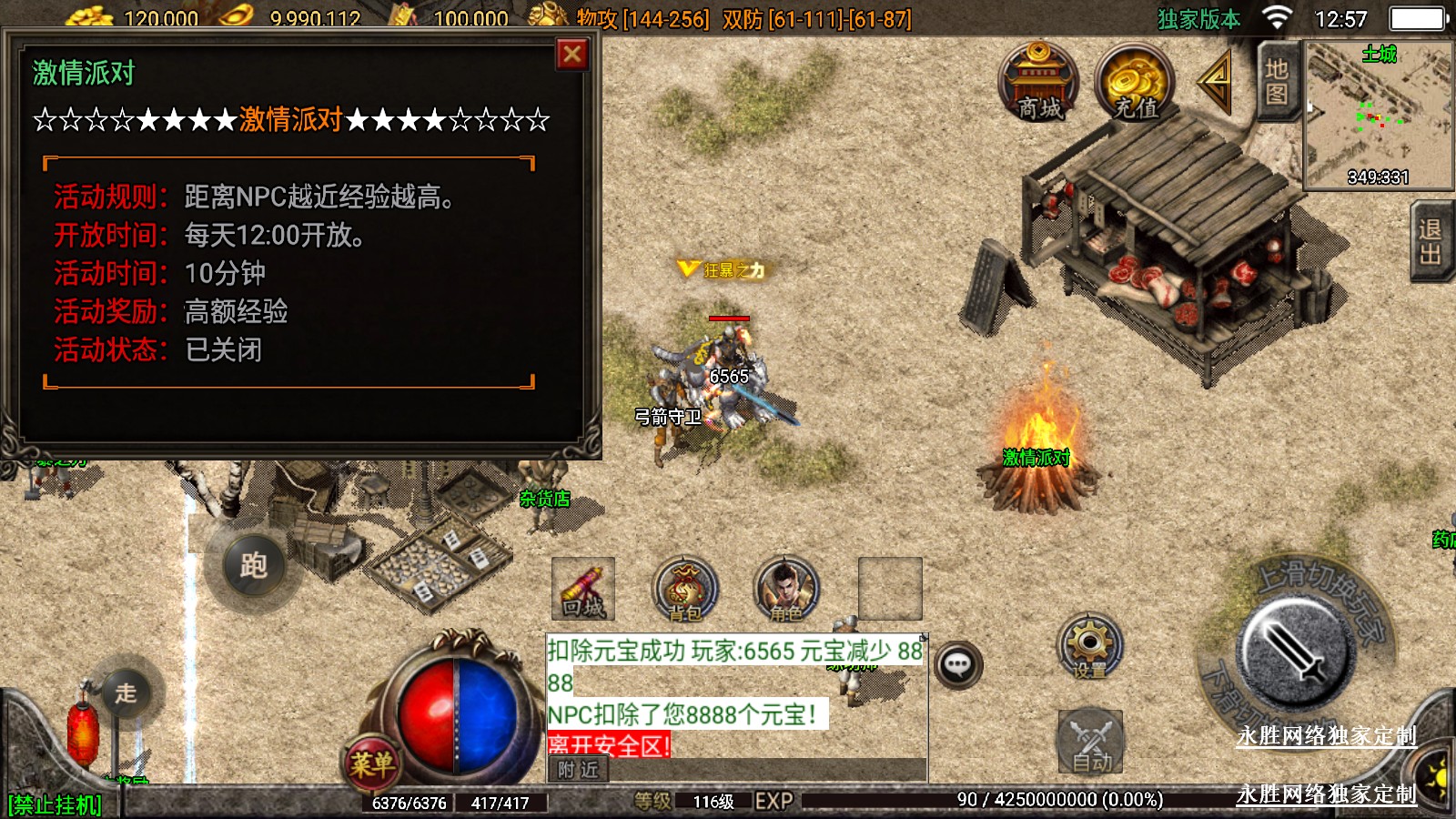Screen dimensions: 1456x819
Task: Click the empty quick-item slot
Action: pos(890,590)
